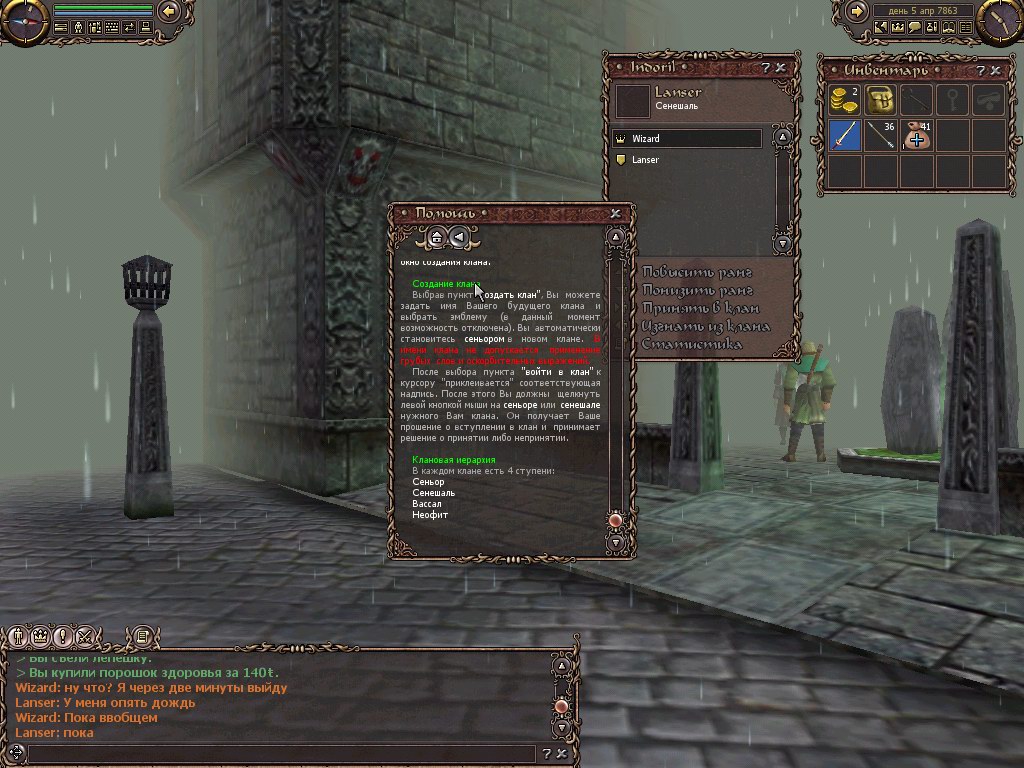Screen dimensions: 1024x768
Task: Close the Инвентарь inventory window
Action: 995,71
